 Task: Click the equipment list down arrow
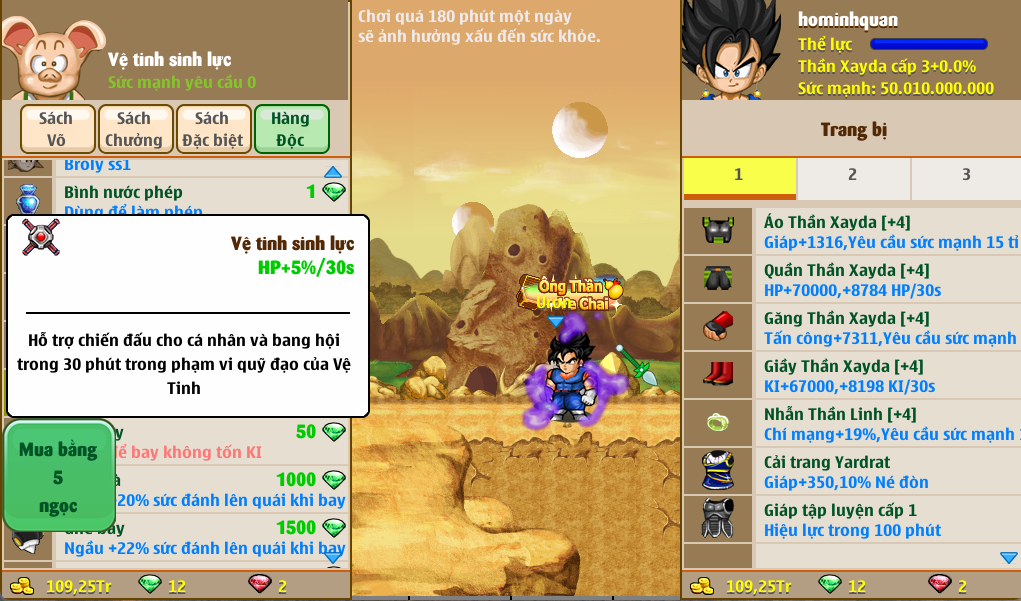point(1008,557)
